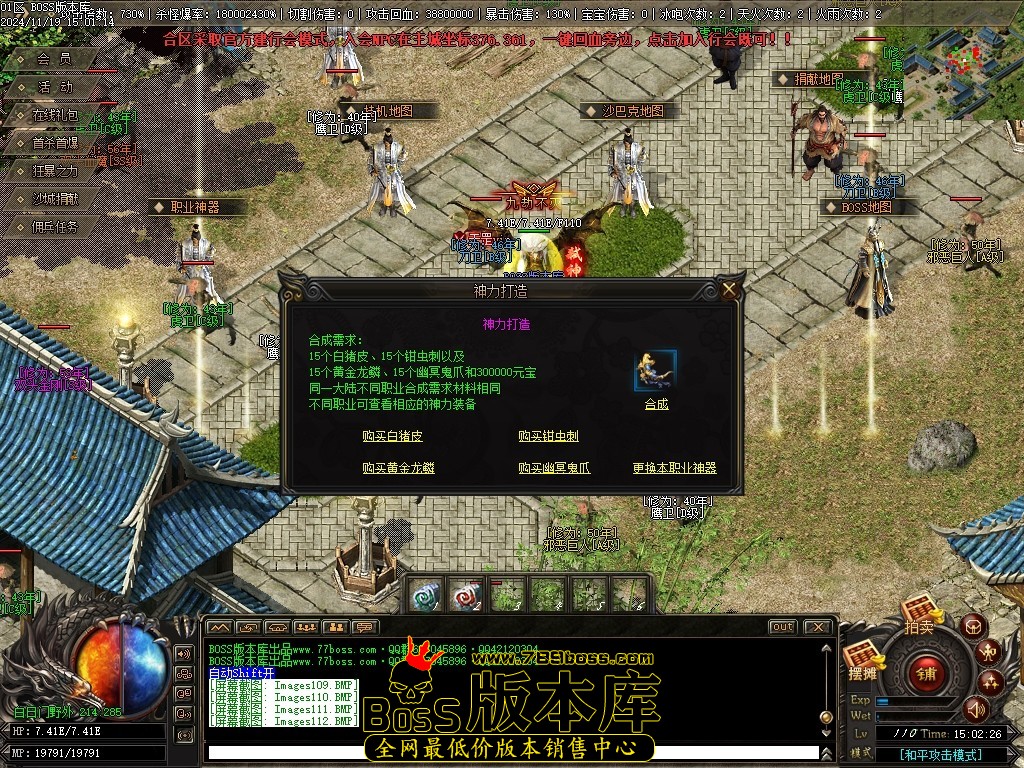Toggle the sound speaker button

[x=975, y=709]
